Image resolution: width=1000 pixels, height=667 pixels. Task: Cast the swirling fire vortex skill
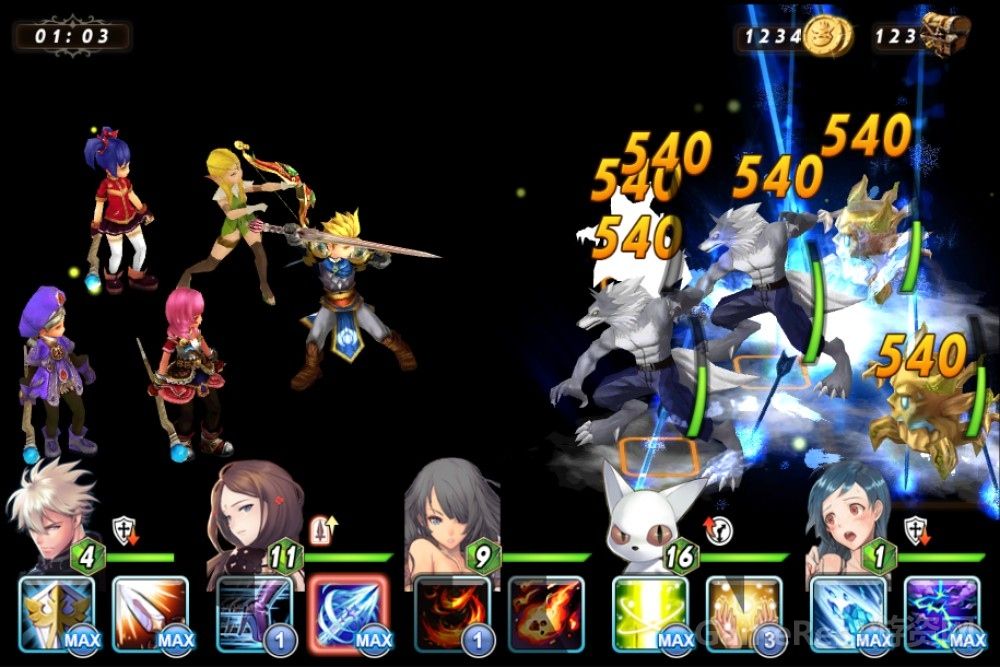click(452, 613)
